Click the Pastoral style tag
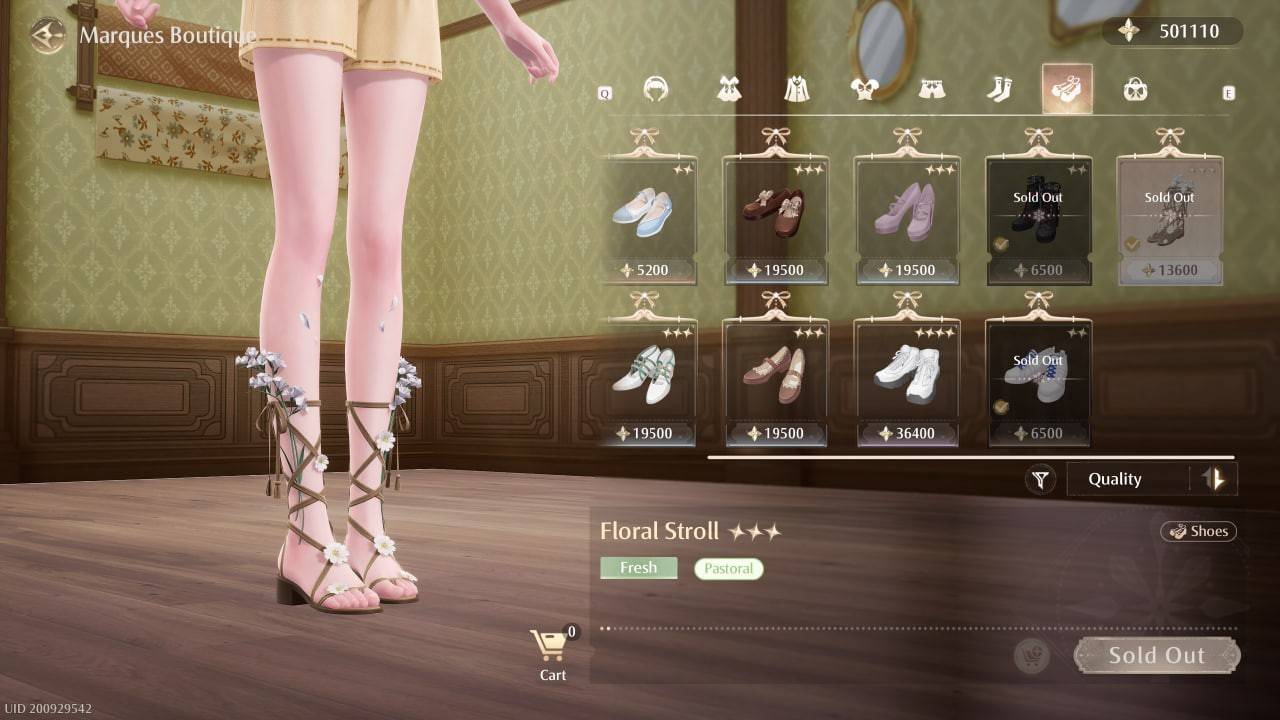 click(728, 569)
